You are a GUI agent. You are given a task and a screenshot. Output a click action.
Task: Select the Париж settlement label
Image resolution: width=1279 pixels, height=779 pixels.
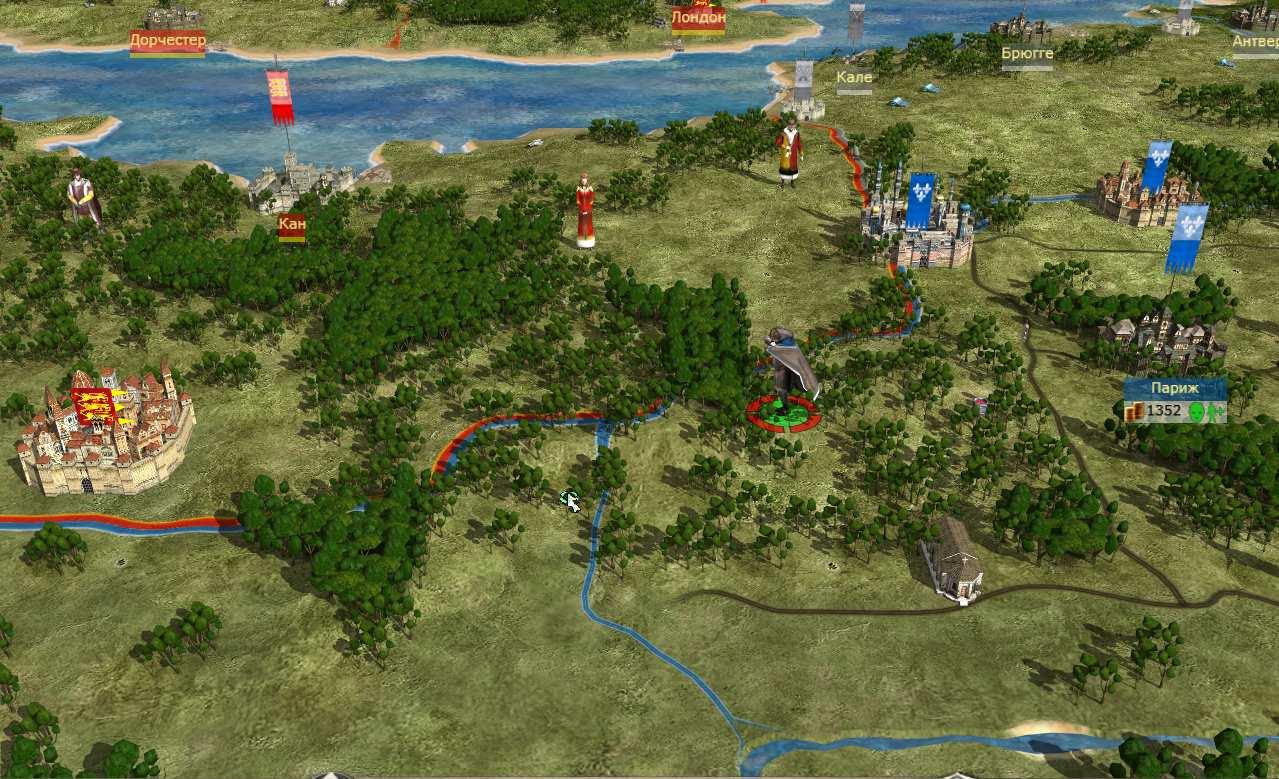coord(1174,388)
